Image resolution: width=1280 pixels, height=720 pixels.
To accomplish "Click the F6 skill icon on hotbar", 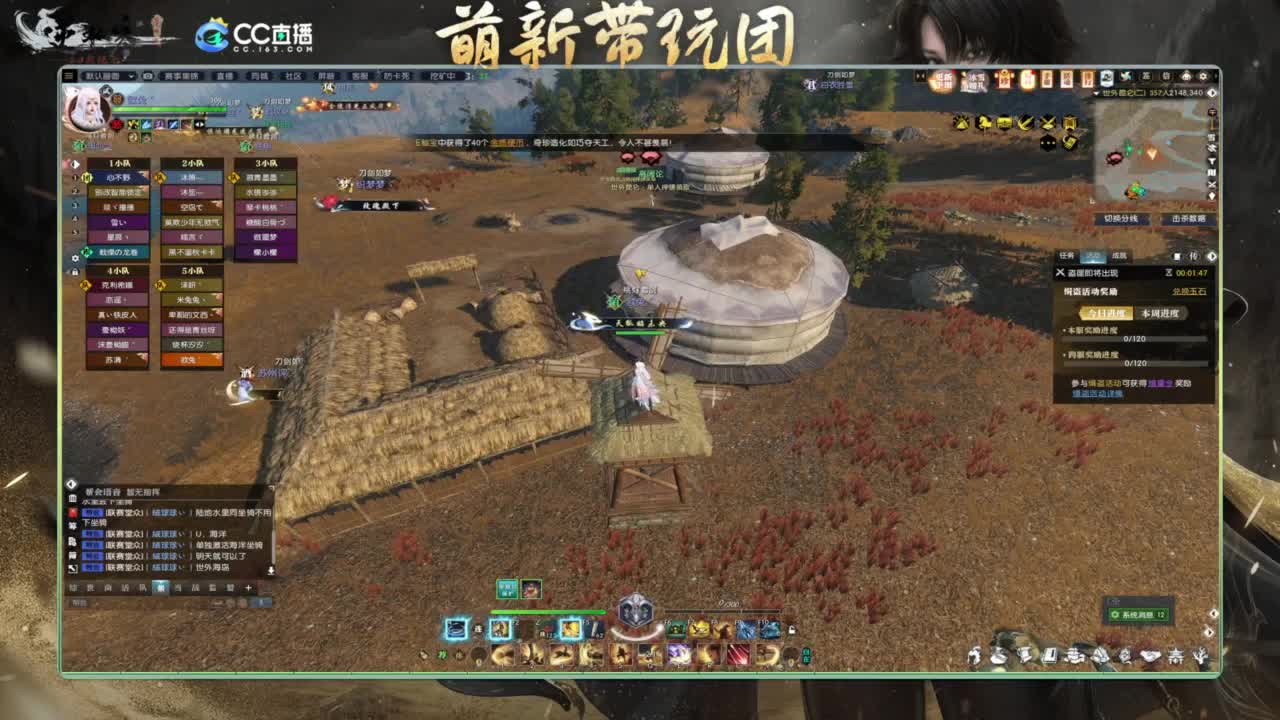I will point(675,630).
